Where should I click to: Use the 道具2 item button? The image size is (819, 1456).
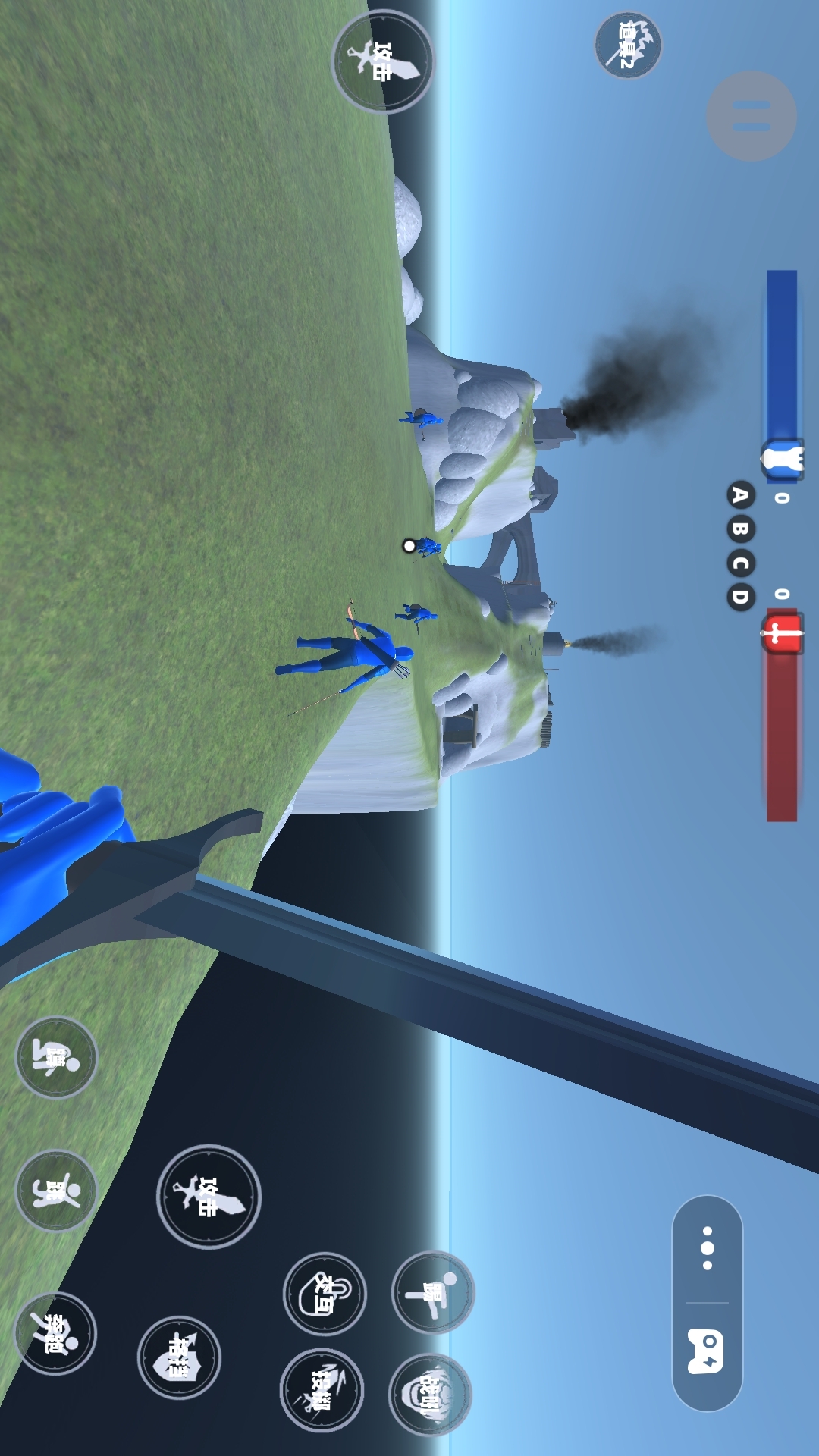point(628,45)
